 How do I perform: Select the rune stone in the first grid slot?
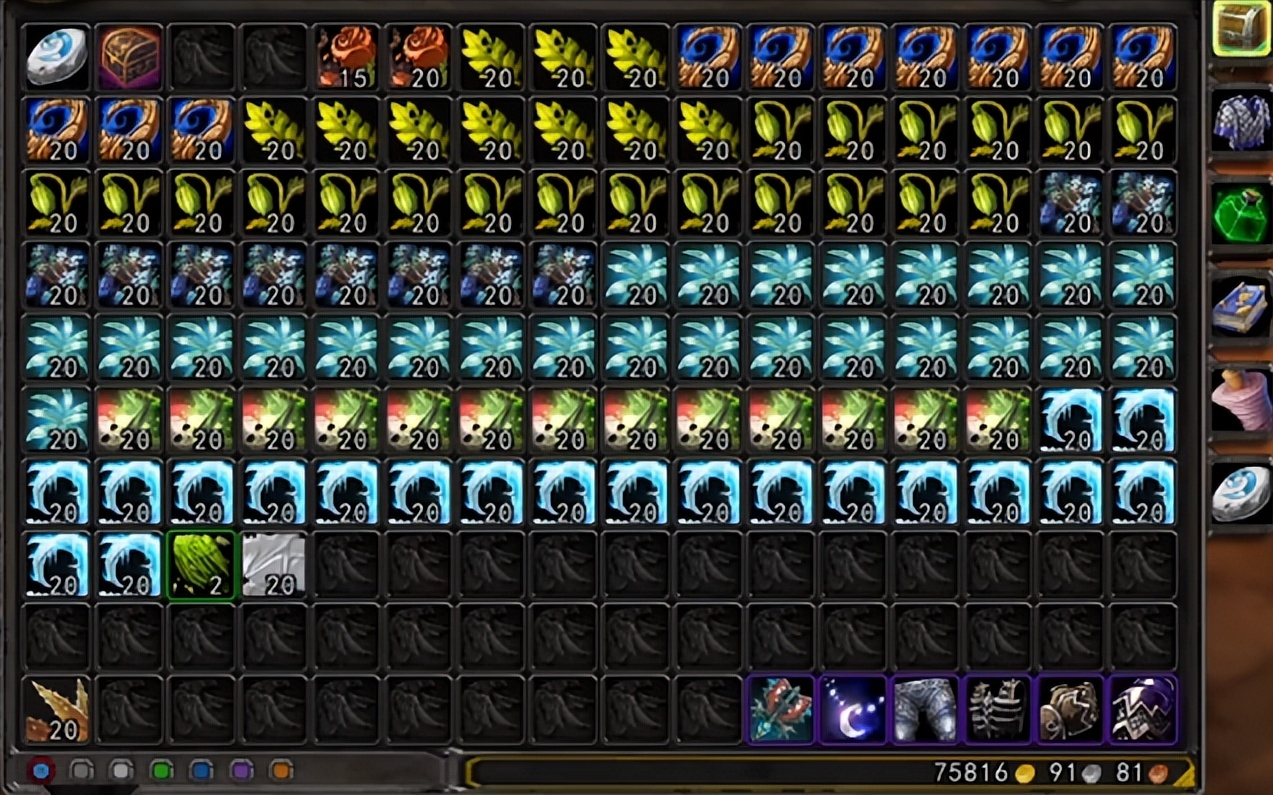point(56,56)
